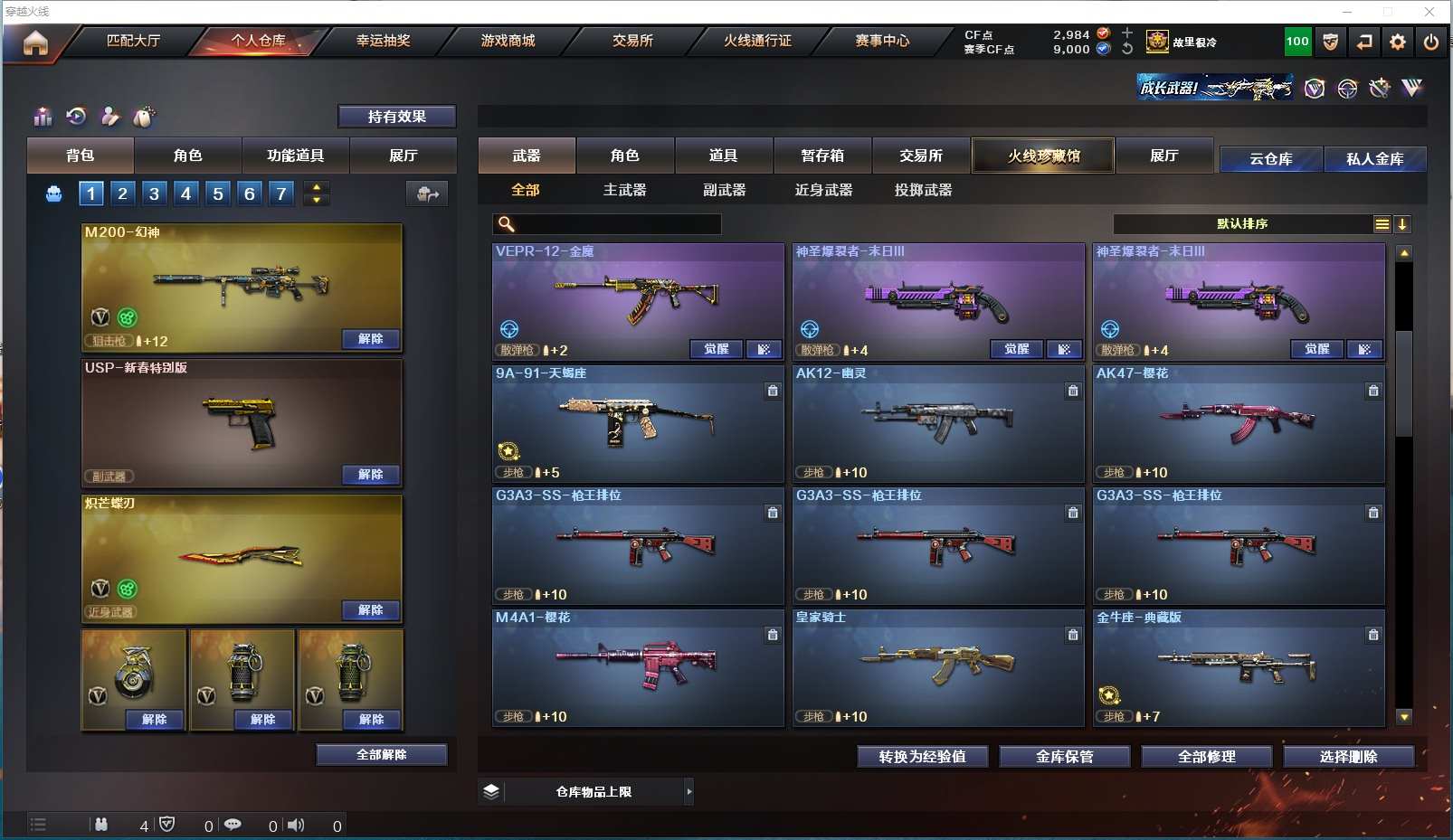Remove all equipped items with 全部解除

click(381, 755)
